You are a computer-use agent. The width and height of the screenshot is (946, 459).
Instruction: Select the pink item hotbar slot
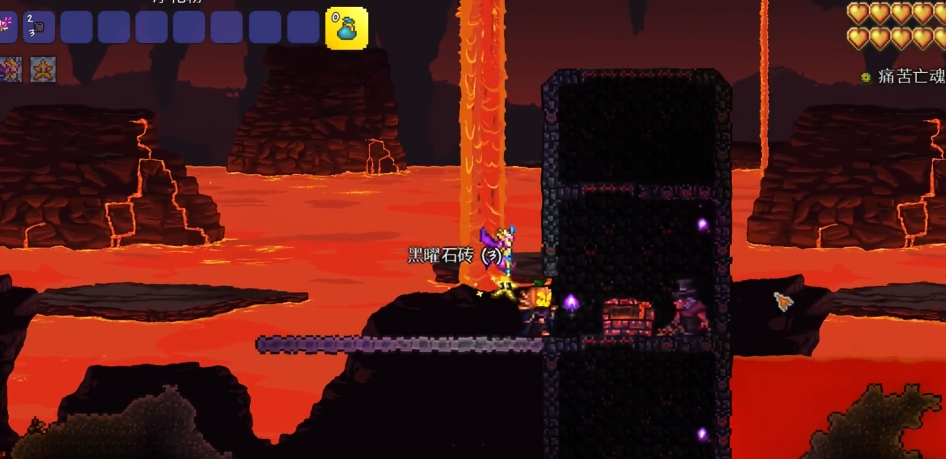click(x=6, y=26)
